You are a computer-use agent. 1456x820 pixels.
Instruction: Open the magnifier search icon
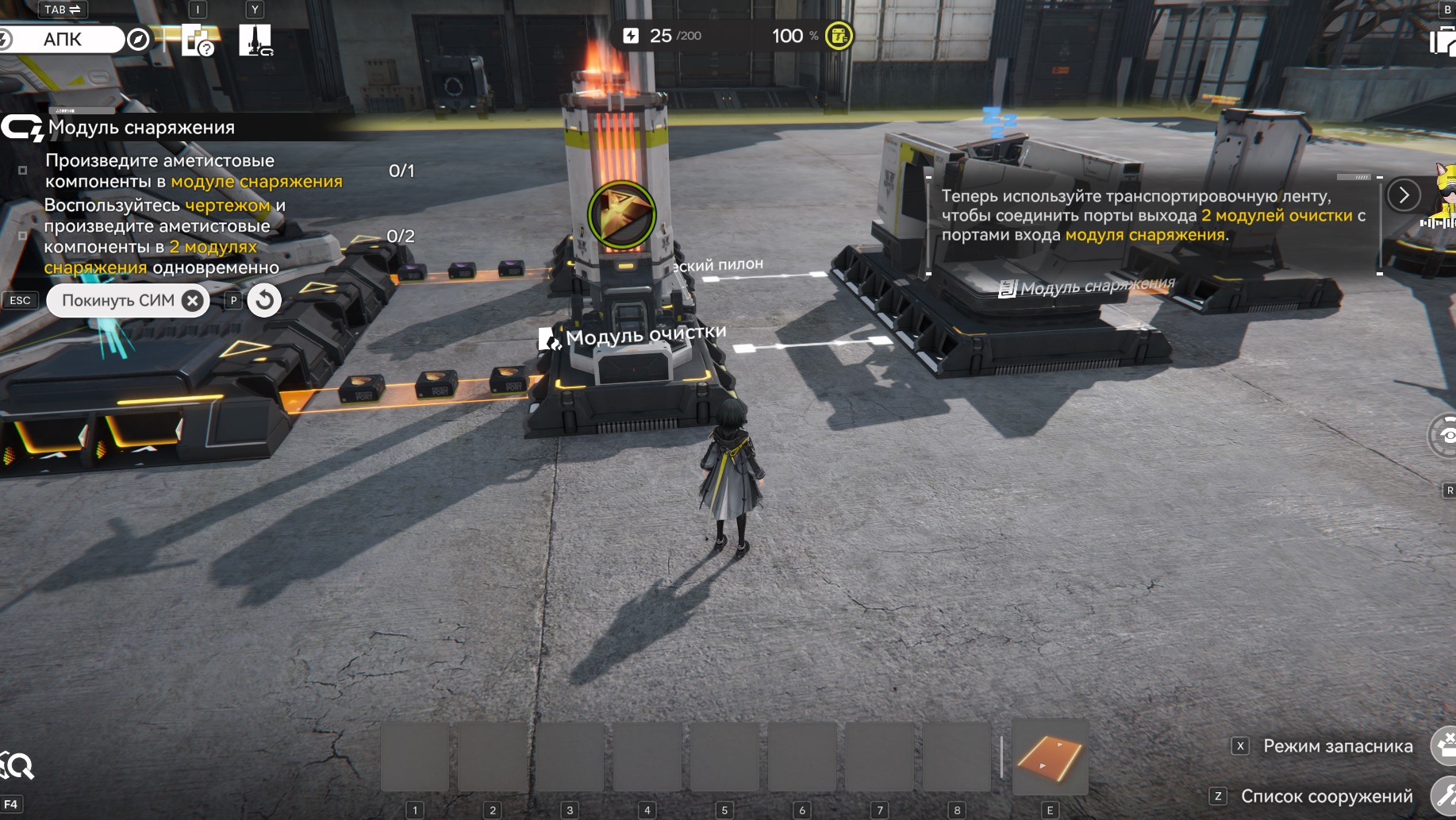click(x=17, y=766)
